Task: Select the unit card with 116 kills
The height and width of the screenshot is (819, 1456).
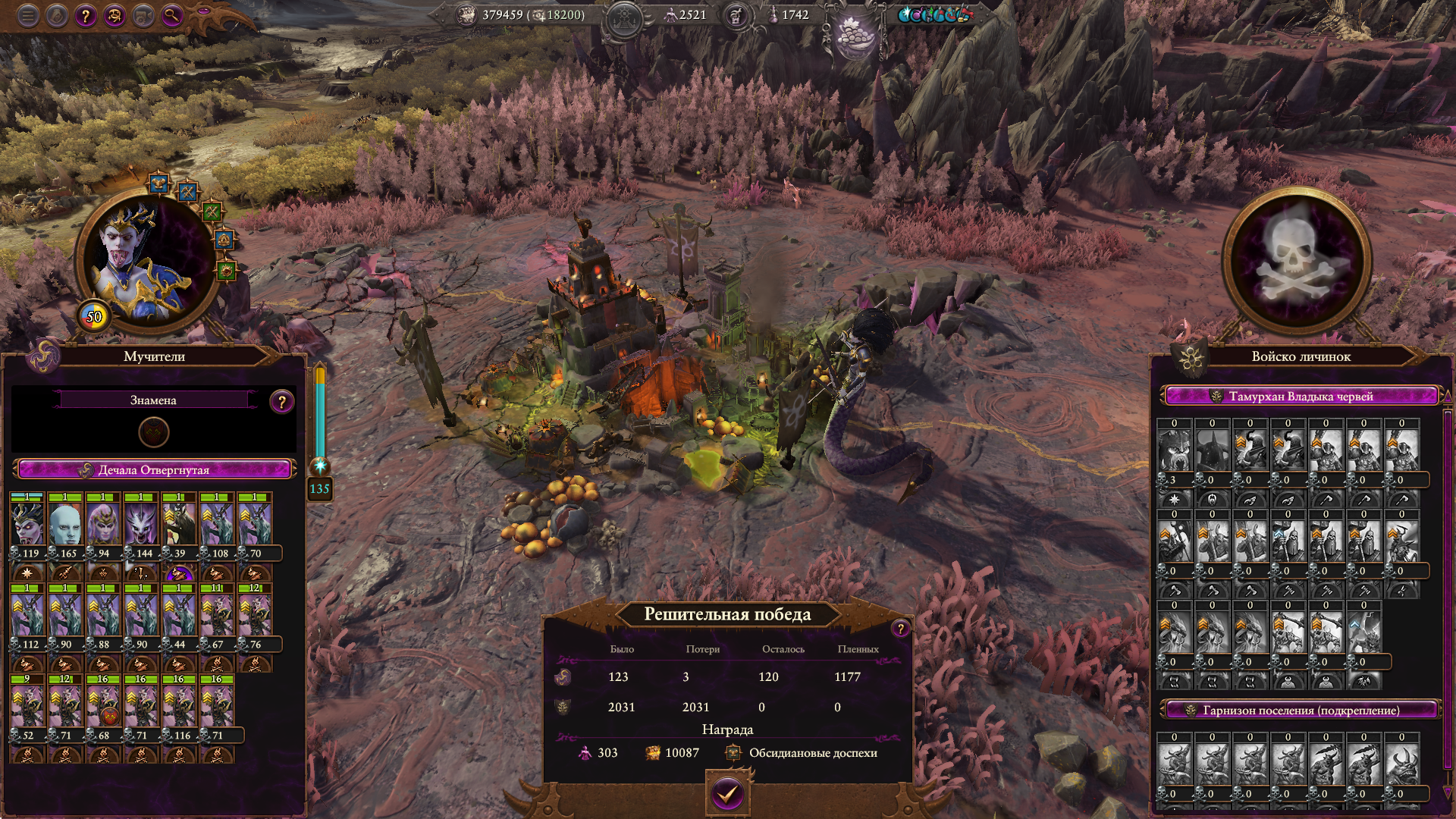Action: [179, 706]
